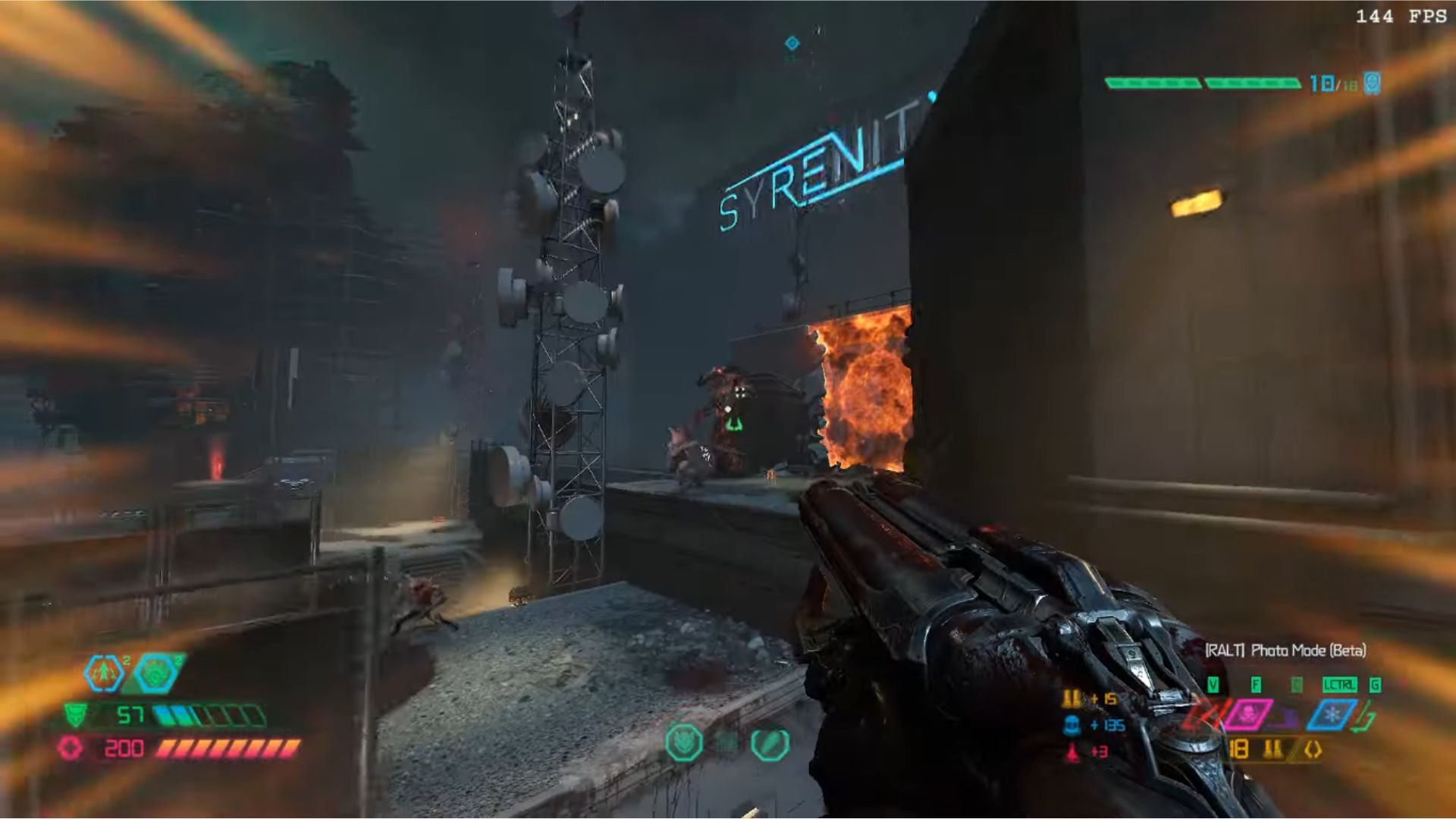Toggle the V keybind indicator

pyautogui.click(x=1214, y=684)
